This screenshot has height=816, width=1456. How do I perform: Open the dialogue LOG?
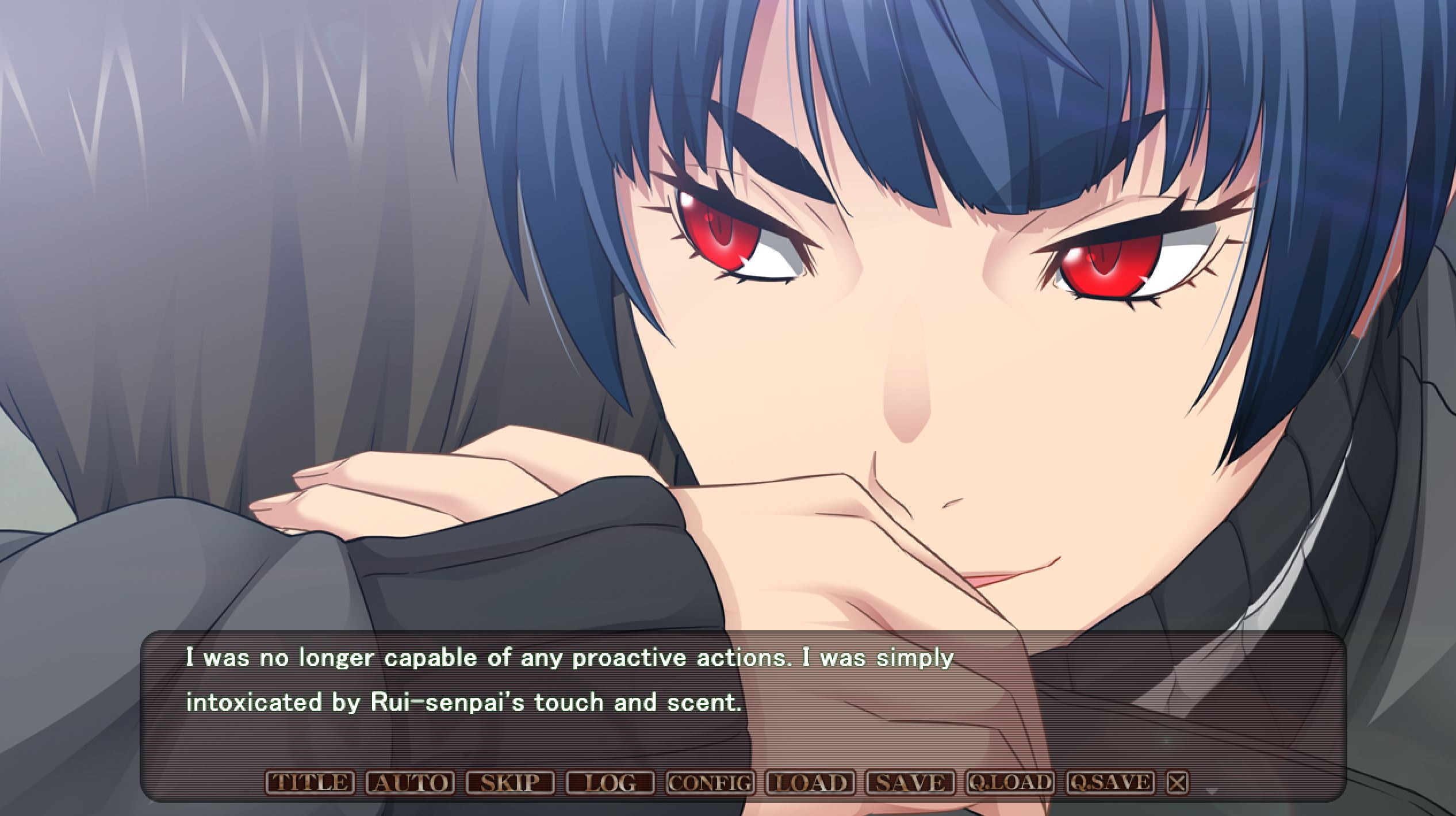click(610, 782)
